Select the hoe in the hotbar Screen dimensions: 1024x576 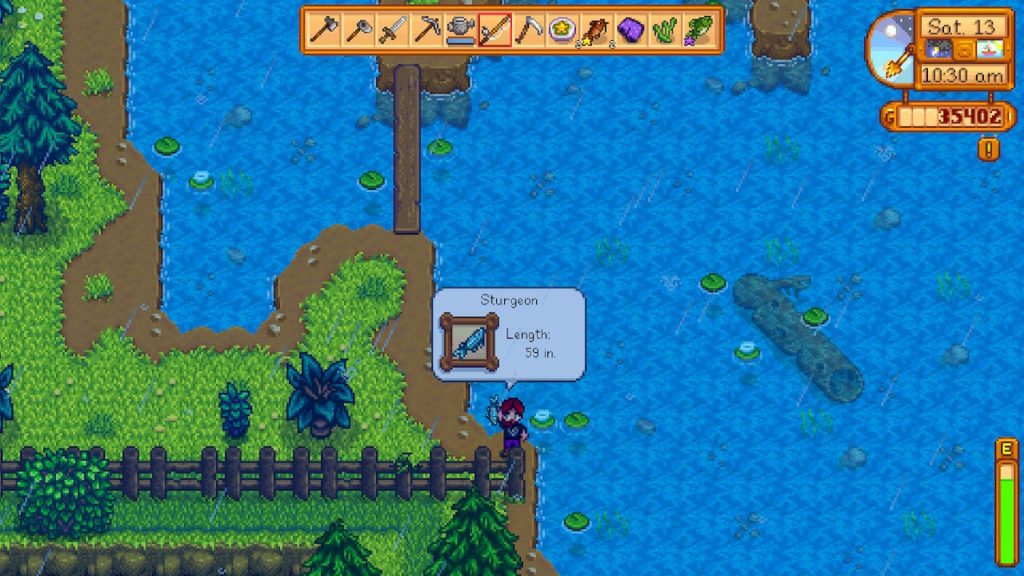[323, 30]
